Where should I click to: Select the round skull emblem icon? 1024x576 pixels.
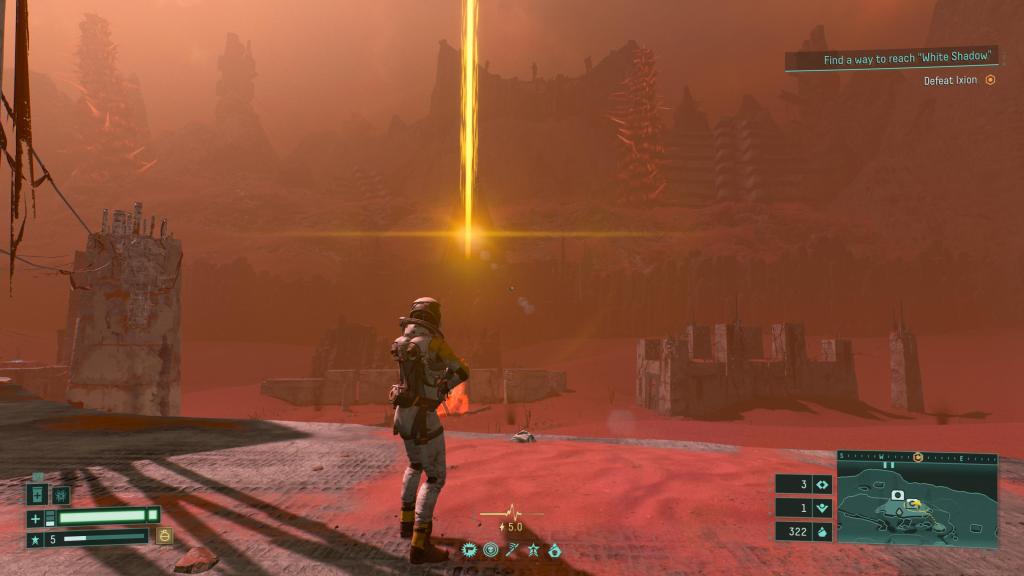coord(490,549)
